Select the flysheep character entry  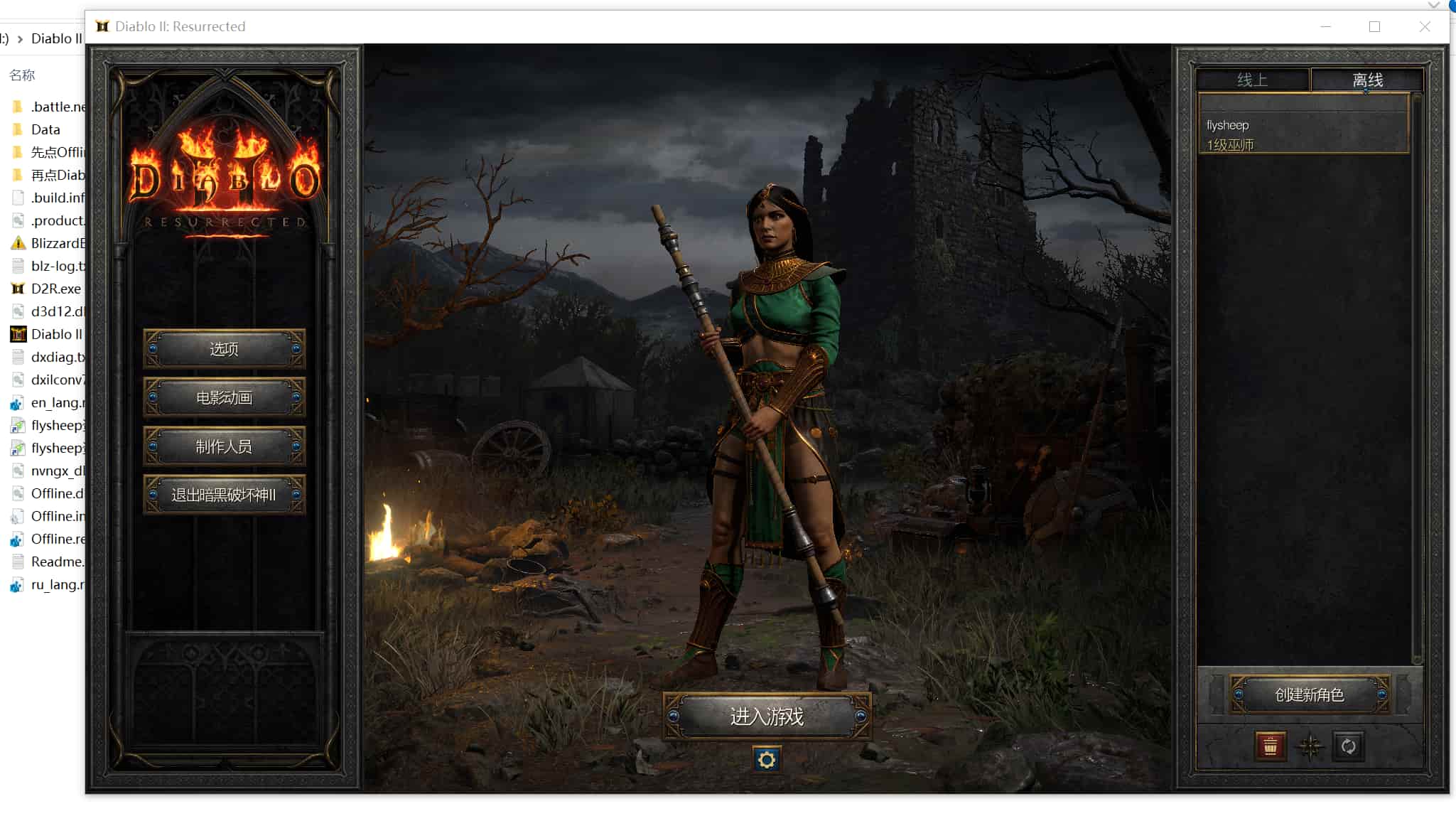1303,134
